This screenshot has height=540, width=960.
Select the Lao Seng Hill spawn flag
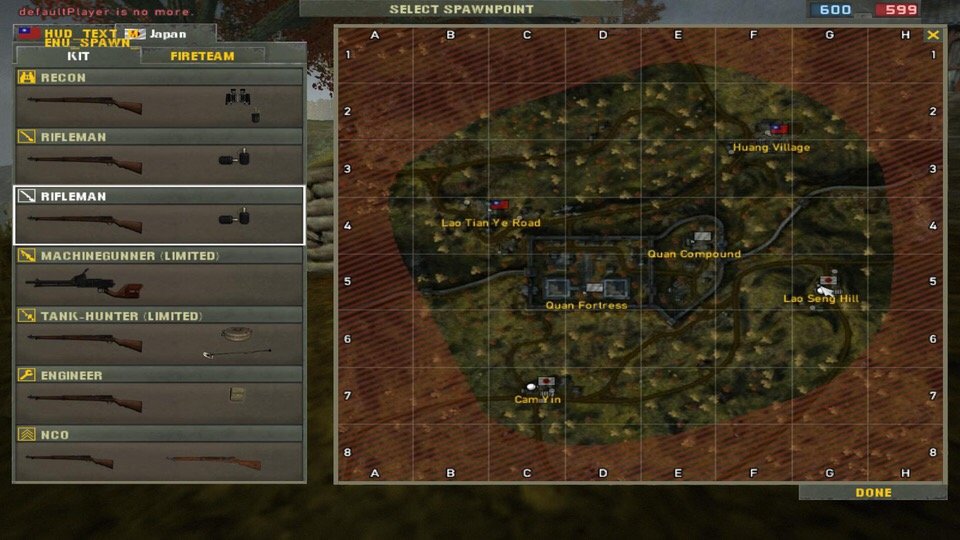(x=827, y=283)
